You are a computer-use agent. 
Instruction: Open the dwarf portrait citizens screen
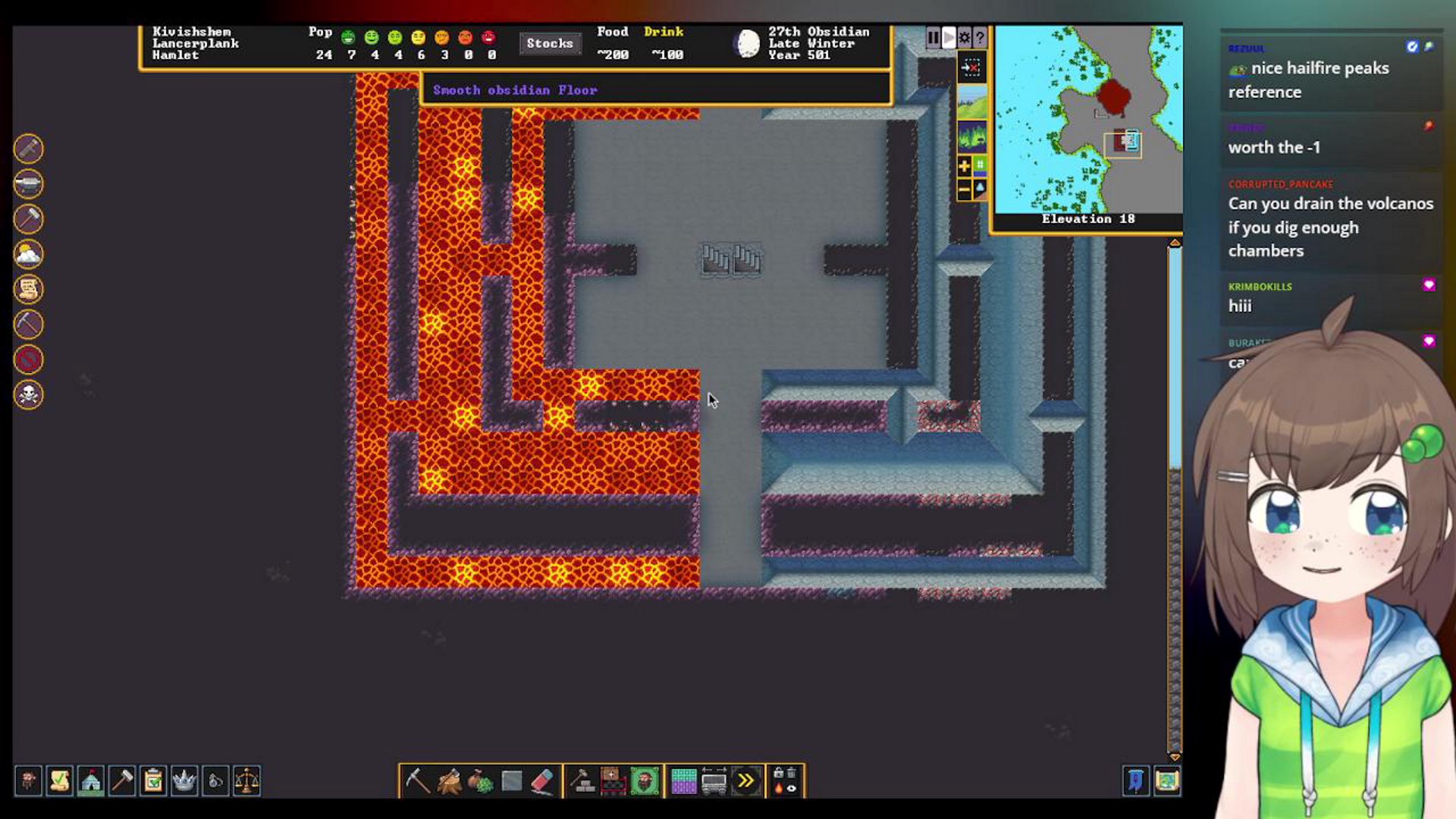click(x=28, y=780)
